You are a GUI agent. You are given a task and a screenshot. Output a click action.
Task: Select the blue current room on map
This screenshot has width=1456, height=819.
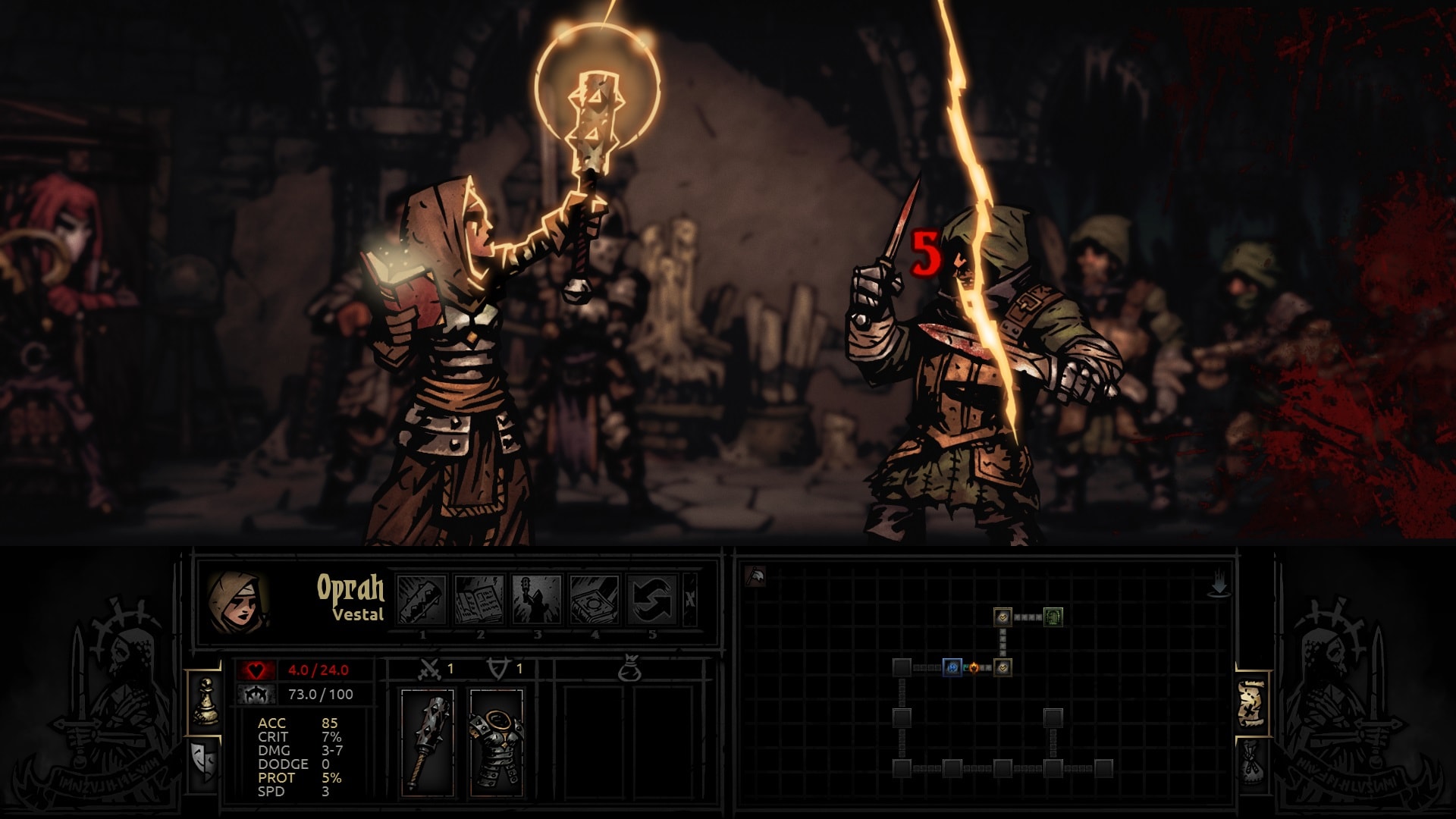tap(952, 667)
